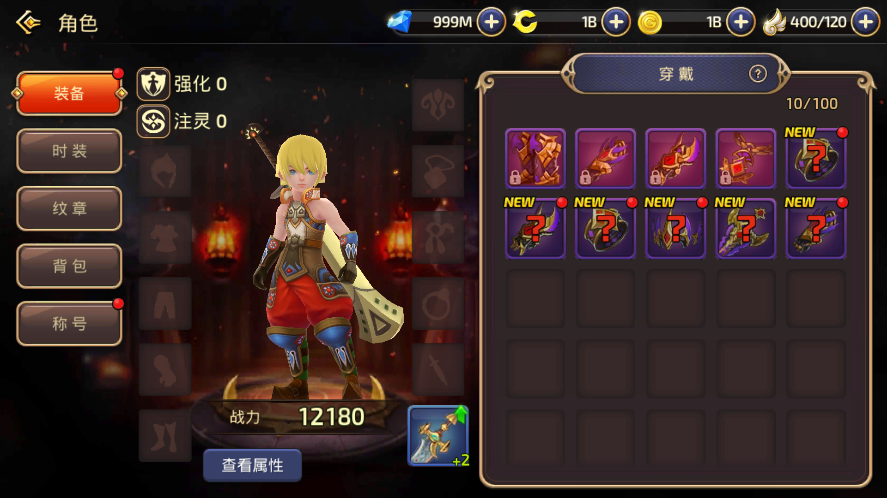
Task: Refill stamina 400/120 with plus button
Action: click(x=865, y=22)
